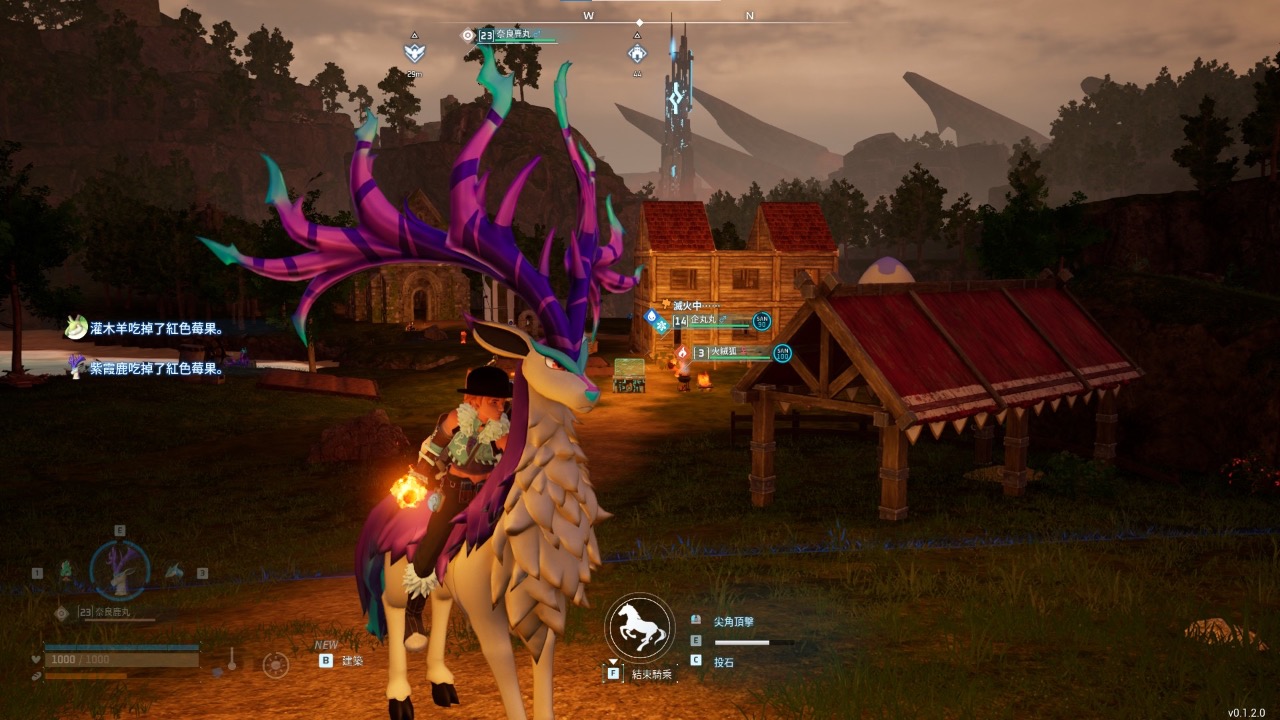The height and width of the screenshot is (720, 1280).
Task: Click the 灌木羊 berry log message
Action: 156,328
